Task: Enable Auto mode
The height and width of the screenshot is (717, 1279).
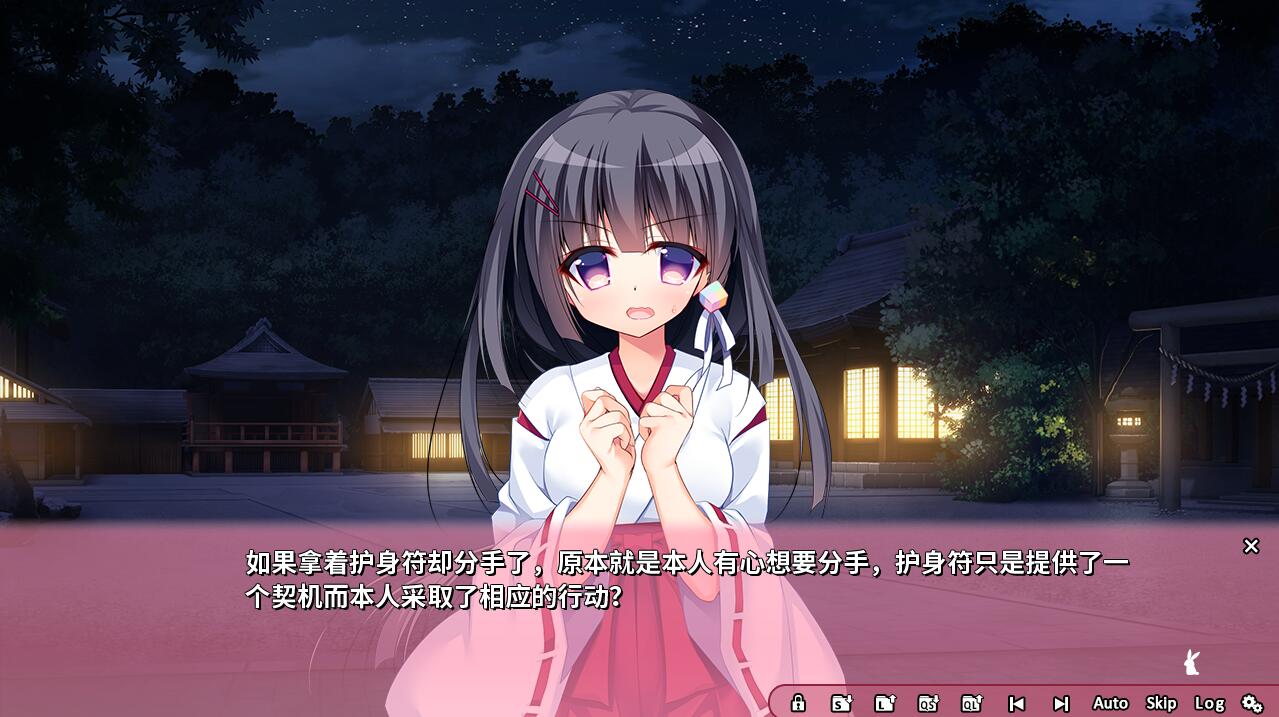Action: coord(1110,703)
